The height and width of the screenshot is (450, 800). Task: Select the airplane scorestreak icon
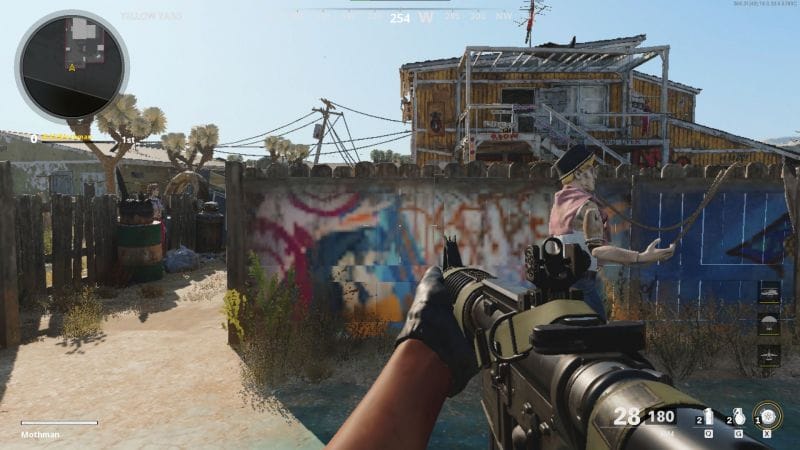[769, 355]
